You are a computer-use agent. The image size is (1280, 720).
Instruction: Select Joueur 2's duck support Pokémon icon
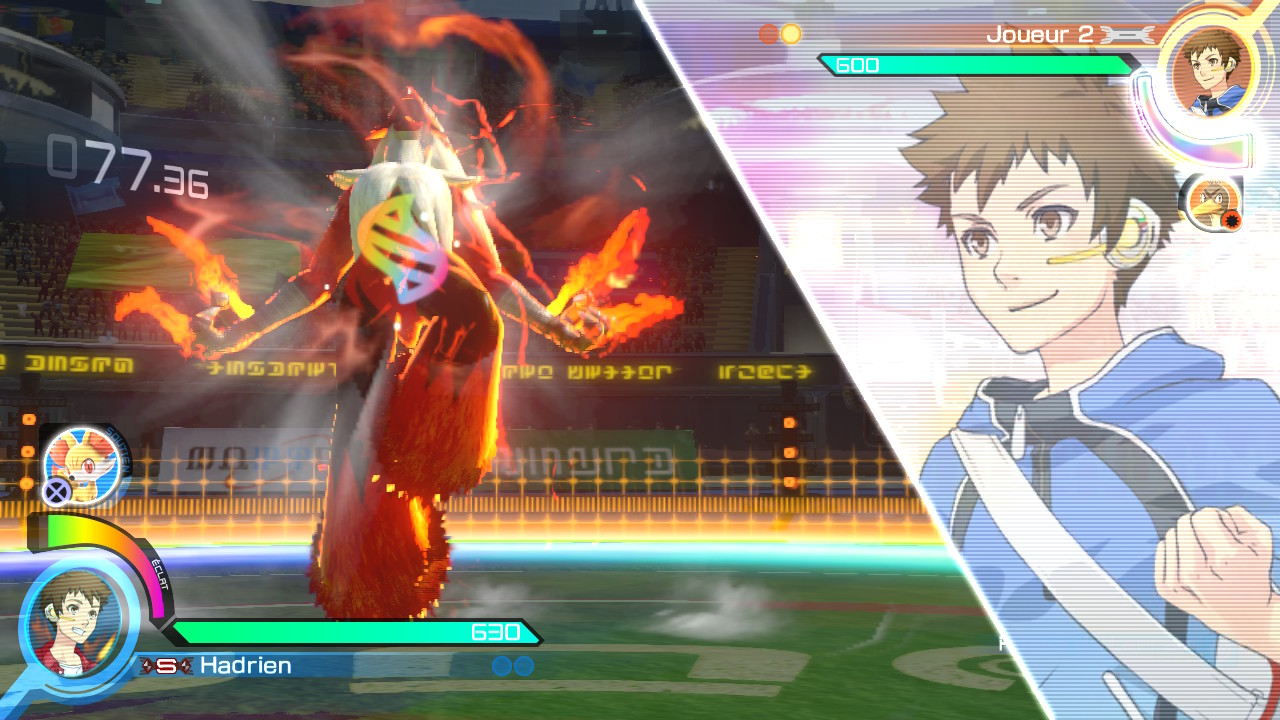[1211, 203]
